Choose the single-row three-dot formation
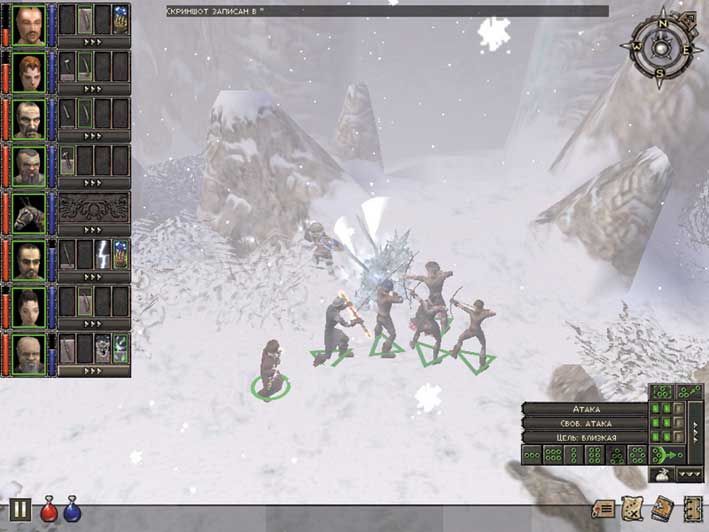The width and height of the screenshot is (709, 532). point(533,456)
